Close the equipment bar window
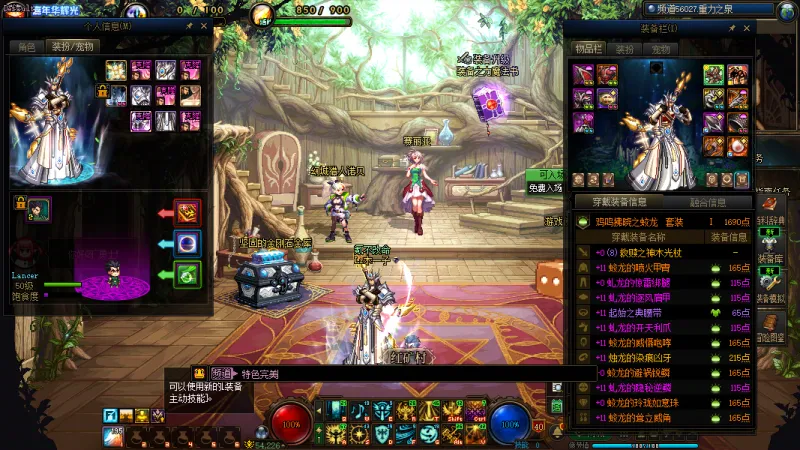 (x=745, y=29)
